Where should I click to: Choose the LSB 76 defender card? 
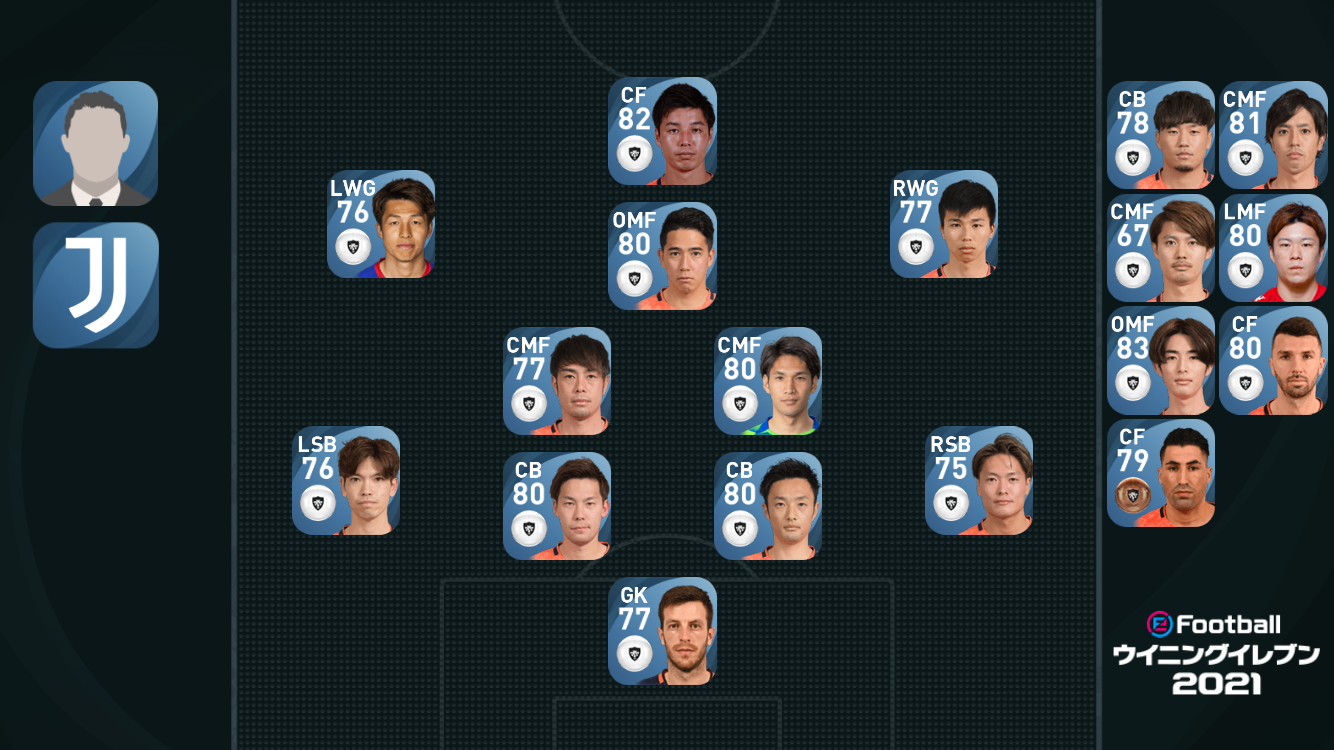[346, 481]
